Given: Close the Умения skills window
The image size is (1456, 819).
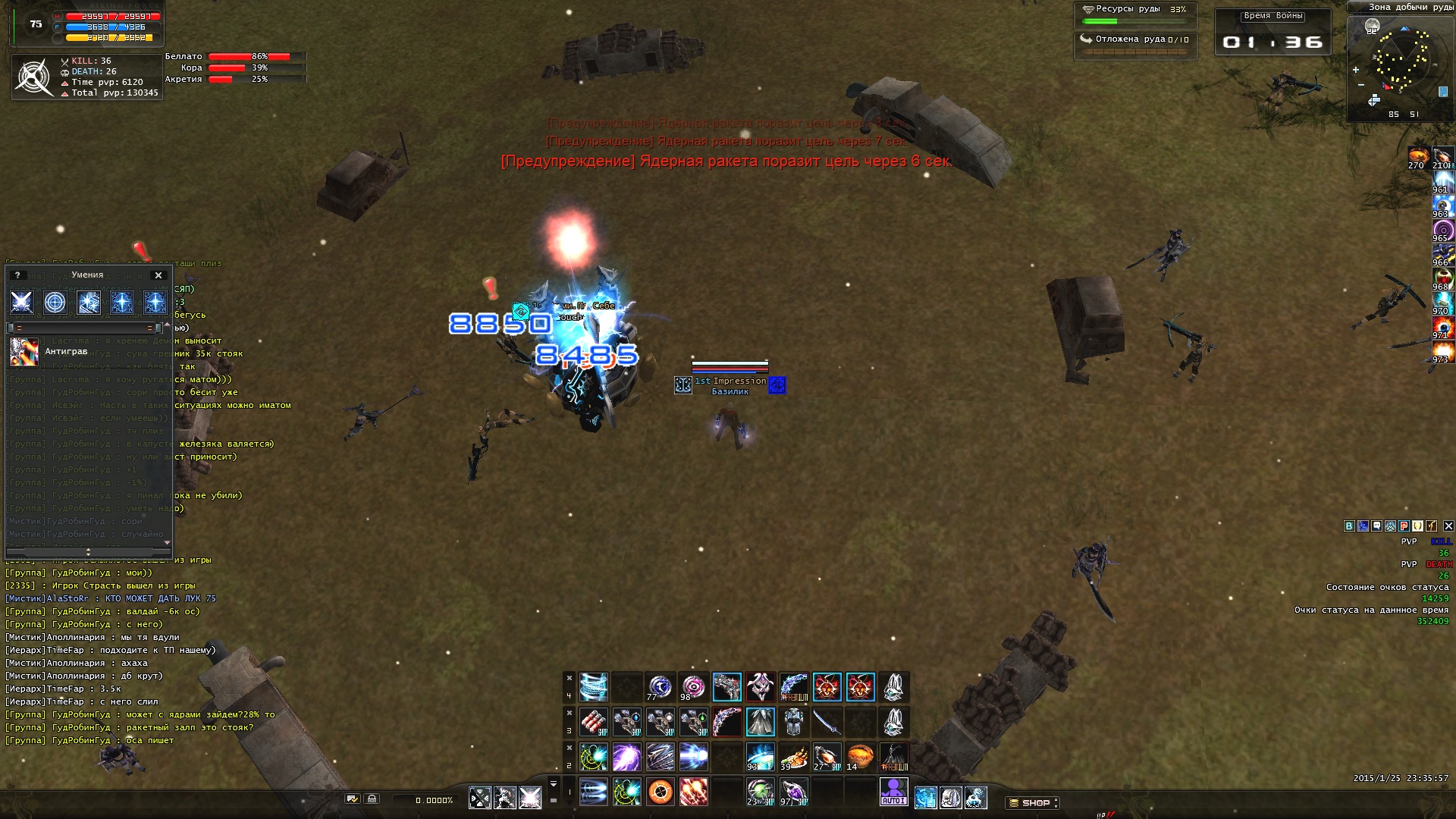Looking at the screenshot, I should (158, 275).
